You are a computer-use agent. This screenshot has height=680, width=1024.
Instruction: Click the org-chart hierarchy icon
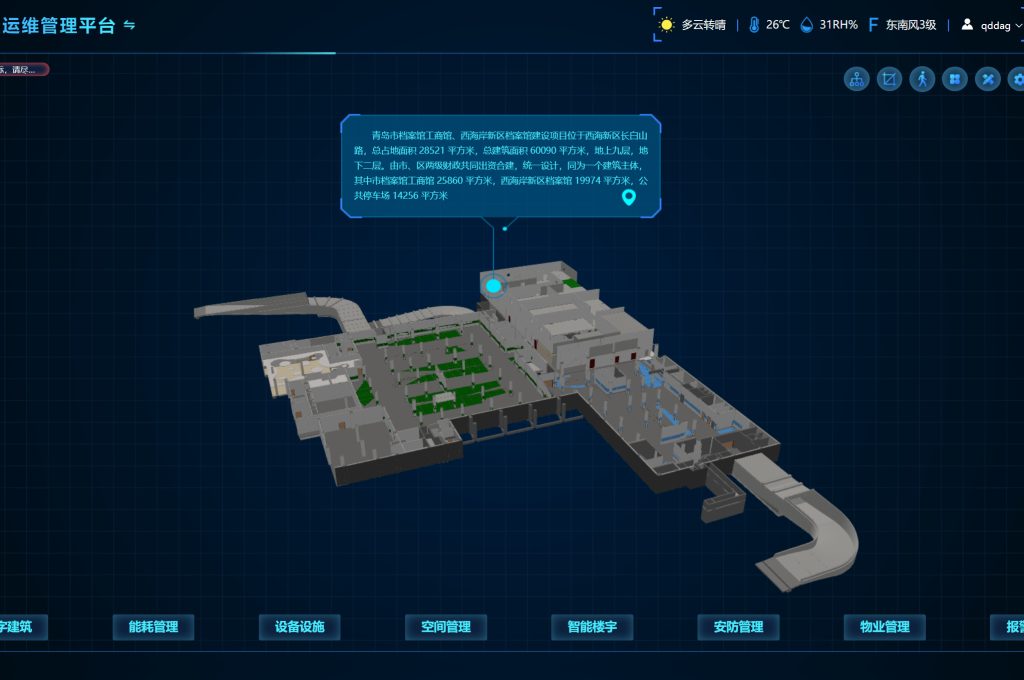tap(857, 79)
